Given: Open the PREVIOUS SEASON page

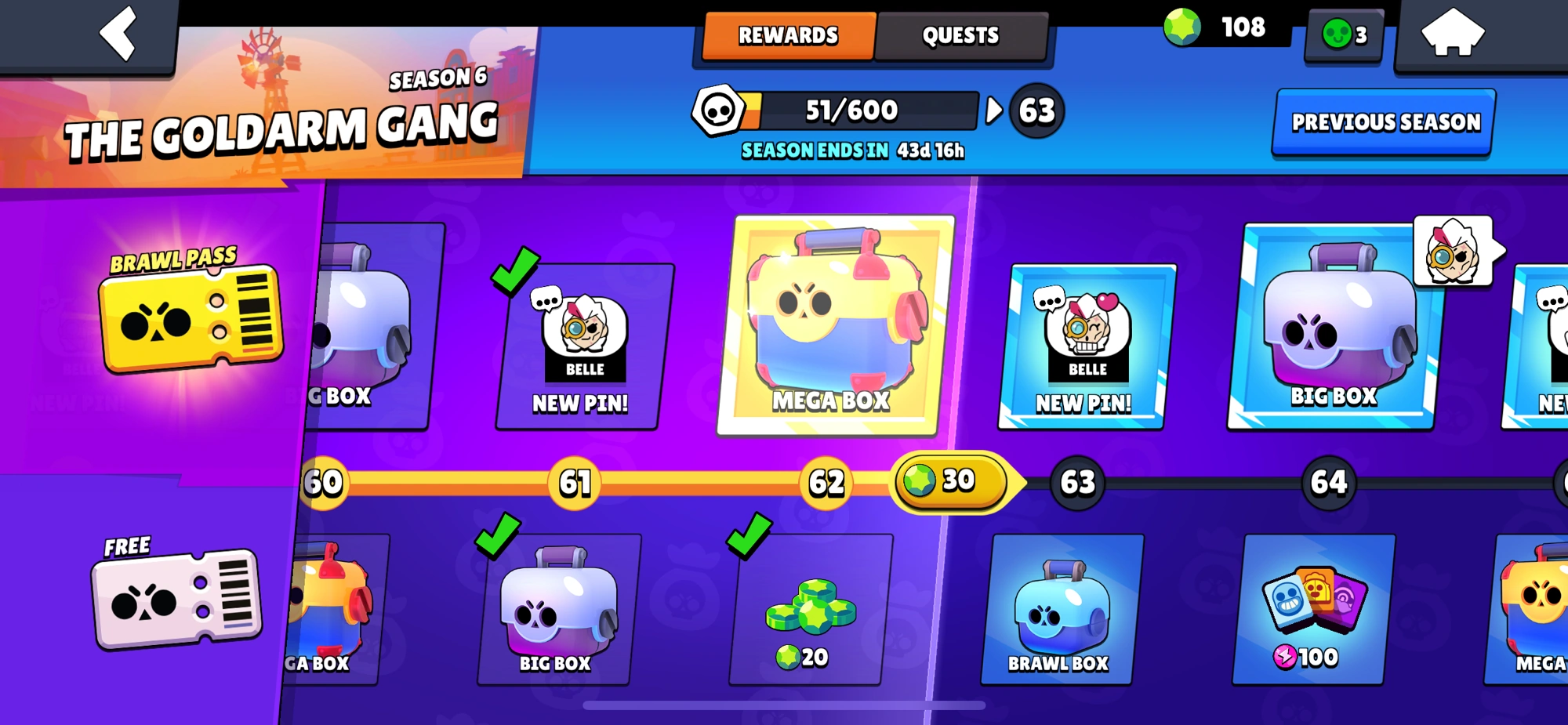Looking at the screenshot, I should (1383, 122).
